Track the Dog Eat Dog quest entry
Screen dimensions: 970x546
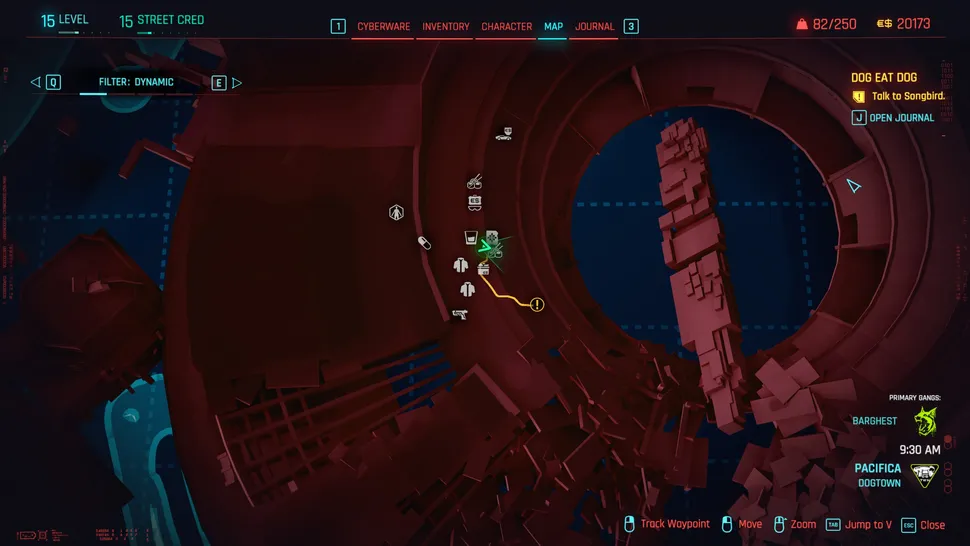884,78
